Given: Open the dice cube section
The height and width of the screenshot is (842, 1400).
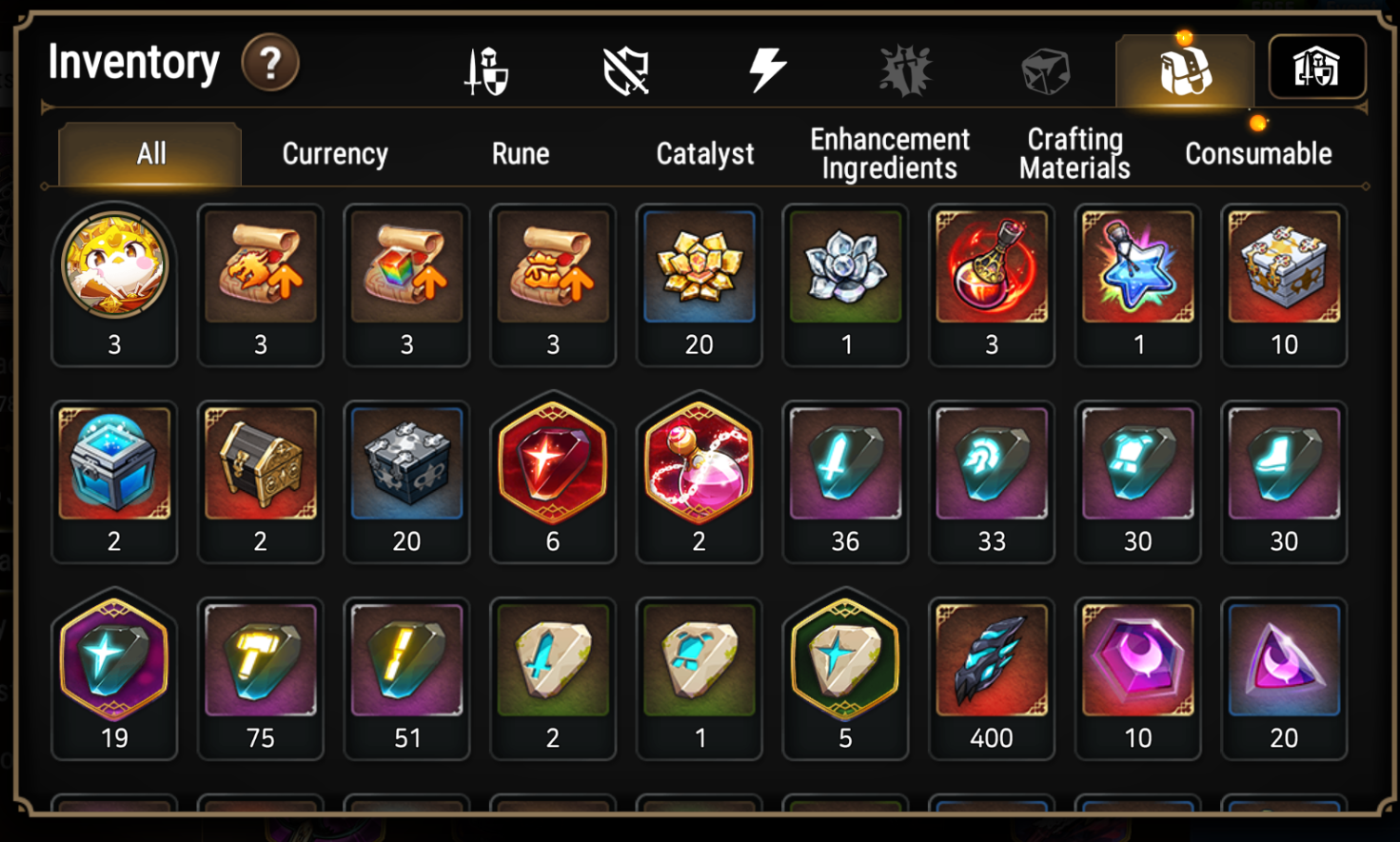Looking at the screenshot, I should [1044, 67].
